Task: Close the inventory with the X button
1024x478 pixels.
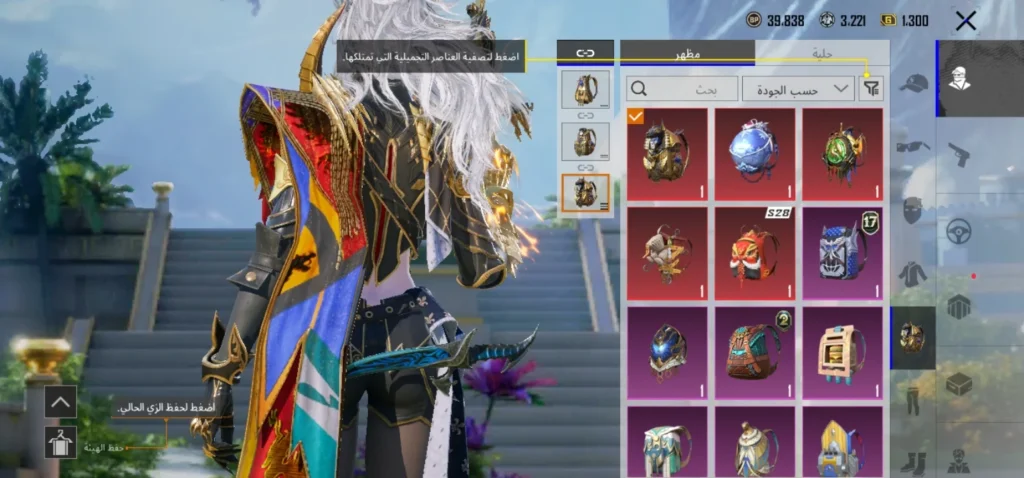Action: point(965,20)
